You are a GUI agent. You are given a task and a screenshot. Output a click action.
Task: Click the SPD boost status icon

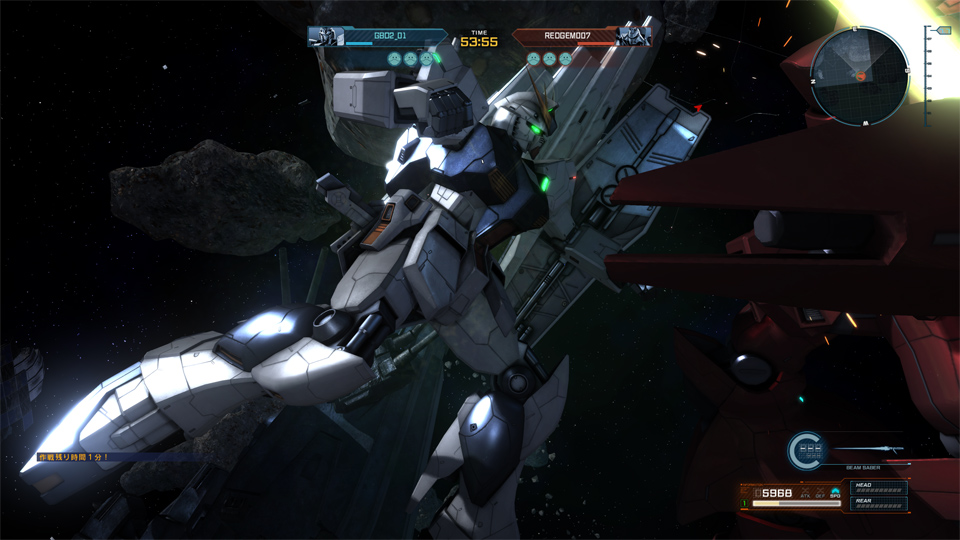coord(834,492)
